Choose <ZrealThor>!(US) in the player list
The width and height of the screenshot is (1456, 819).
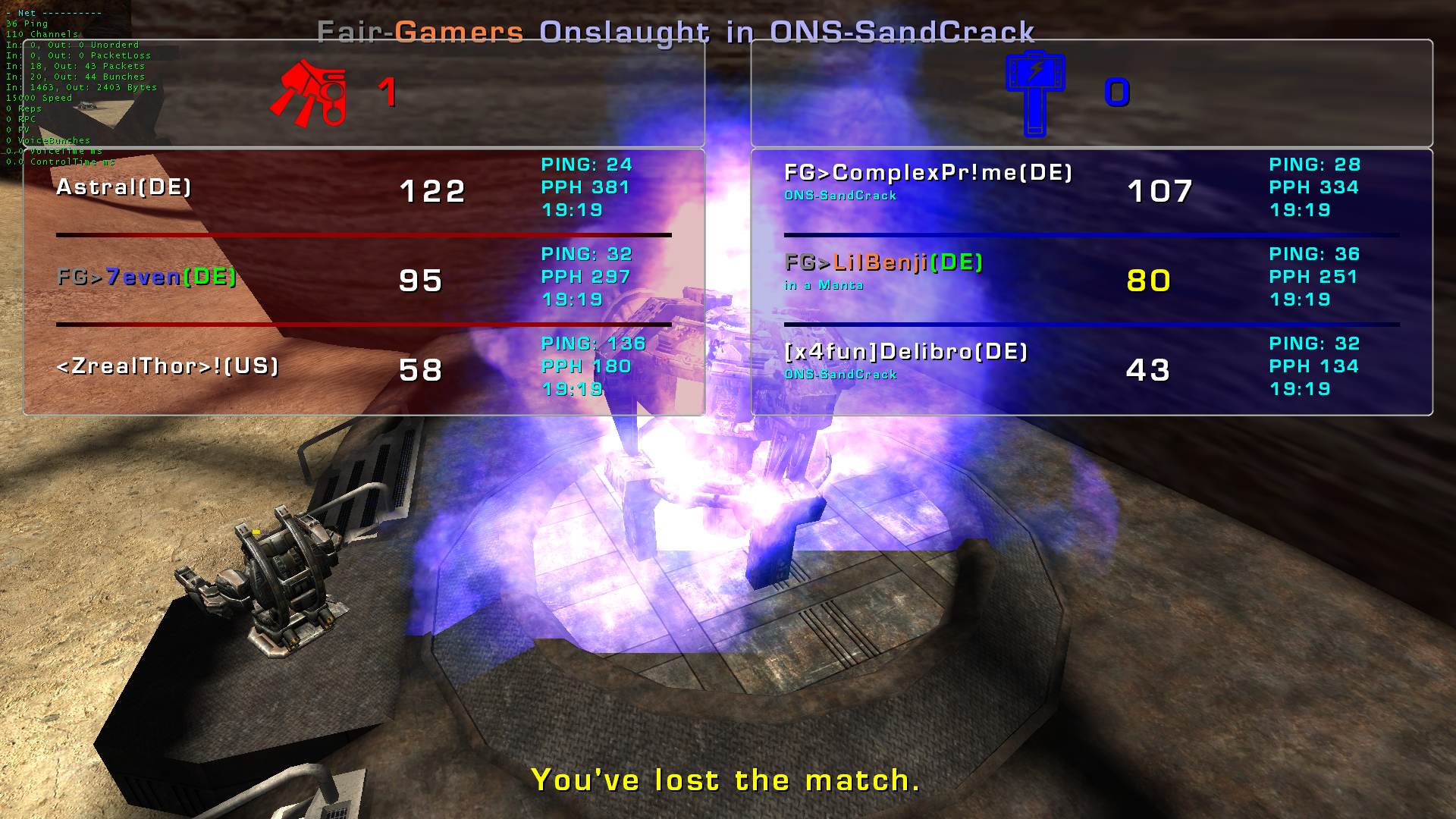168,366
